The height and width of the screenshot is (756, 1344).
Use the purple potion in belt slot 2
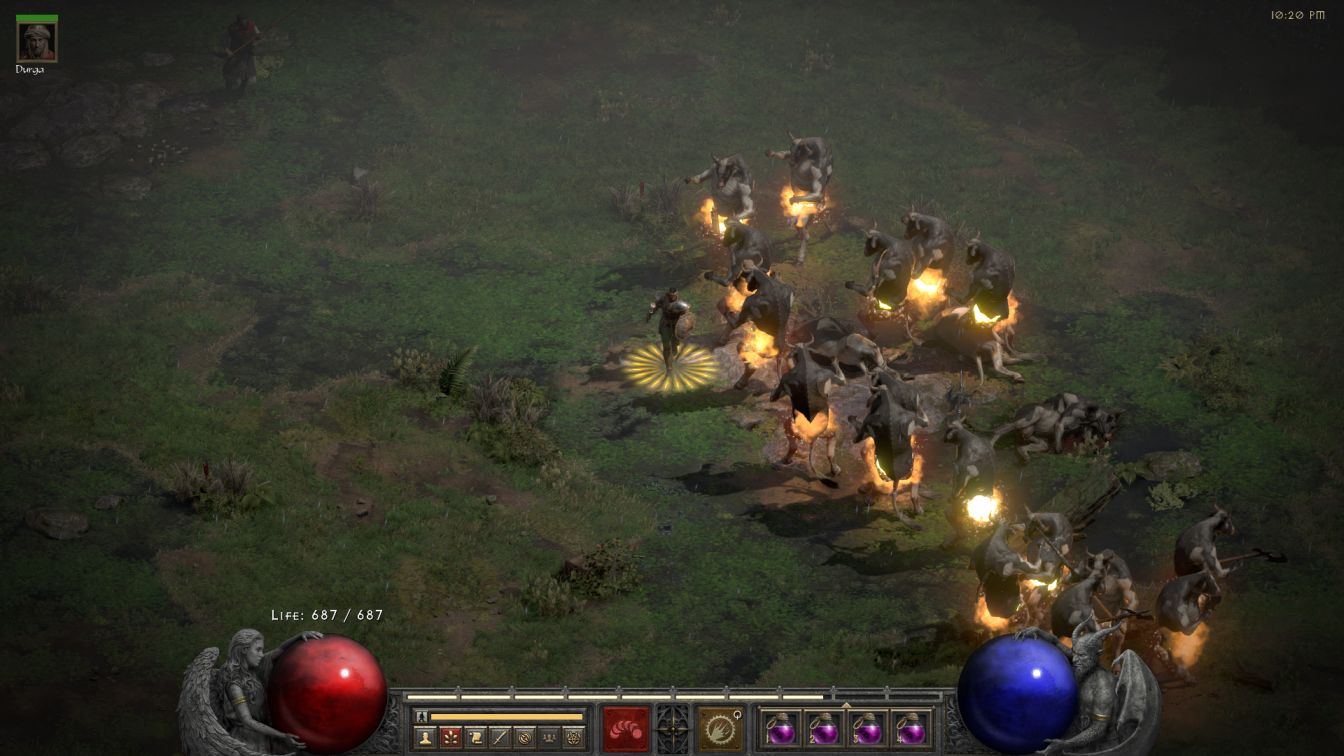click(x=823, y=728)
